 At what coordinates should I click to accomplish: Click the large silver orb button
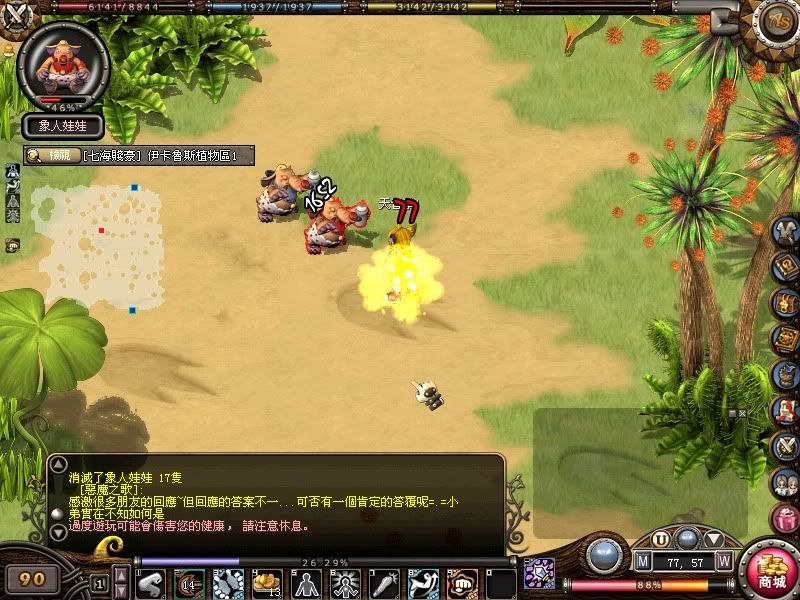coord(603,555)
